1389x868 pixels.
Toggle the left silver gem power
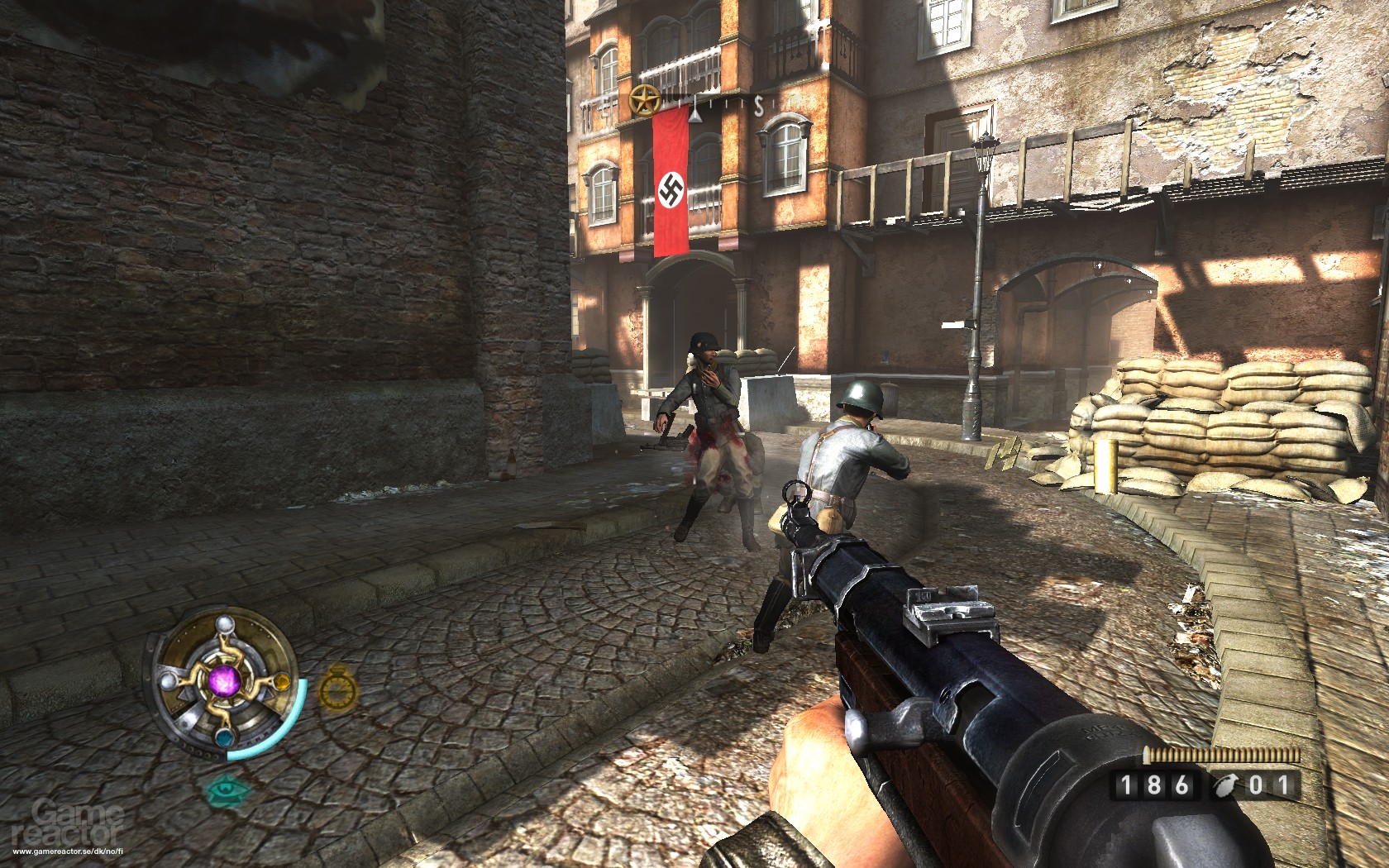(x=169, y=681)
